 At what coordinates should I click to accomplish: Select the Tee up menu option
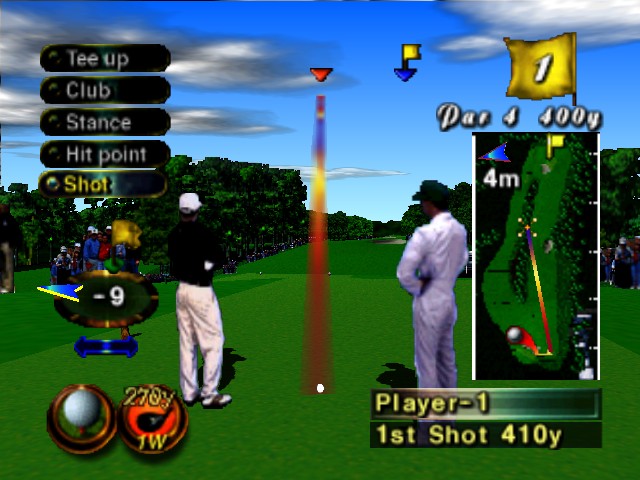click(x=104, y=59)
